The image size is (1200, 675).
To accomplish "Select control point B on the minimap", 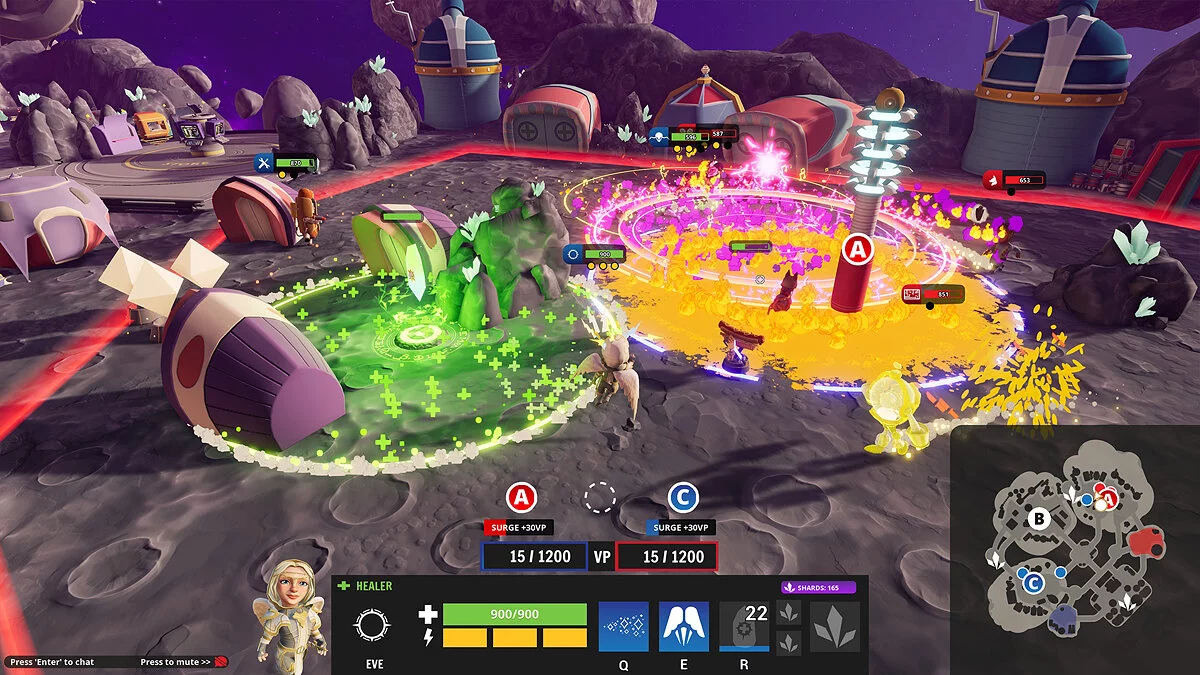I will point(1038,518).
